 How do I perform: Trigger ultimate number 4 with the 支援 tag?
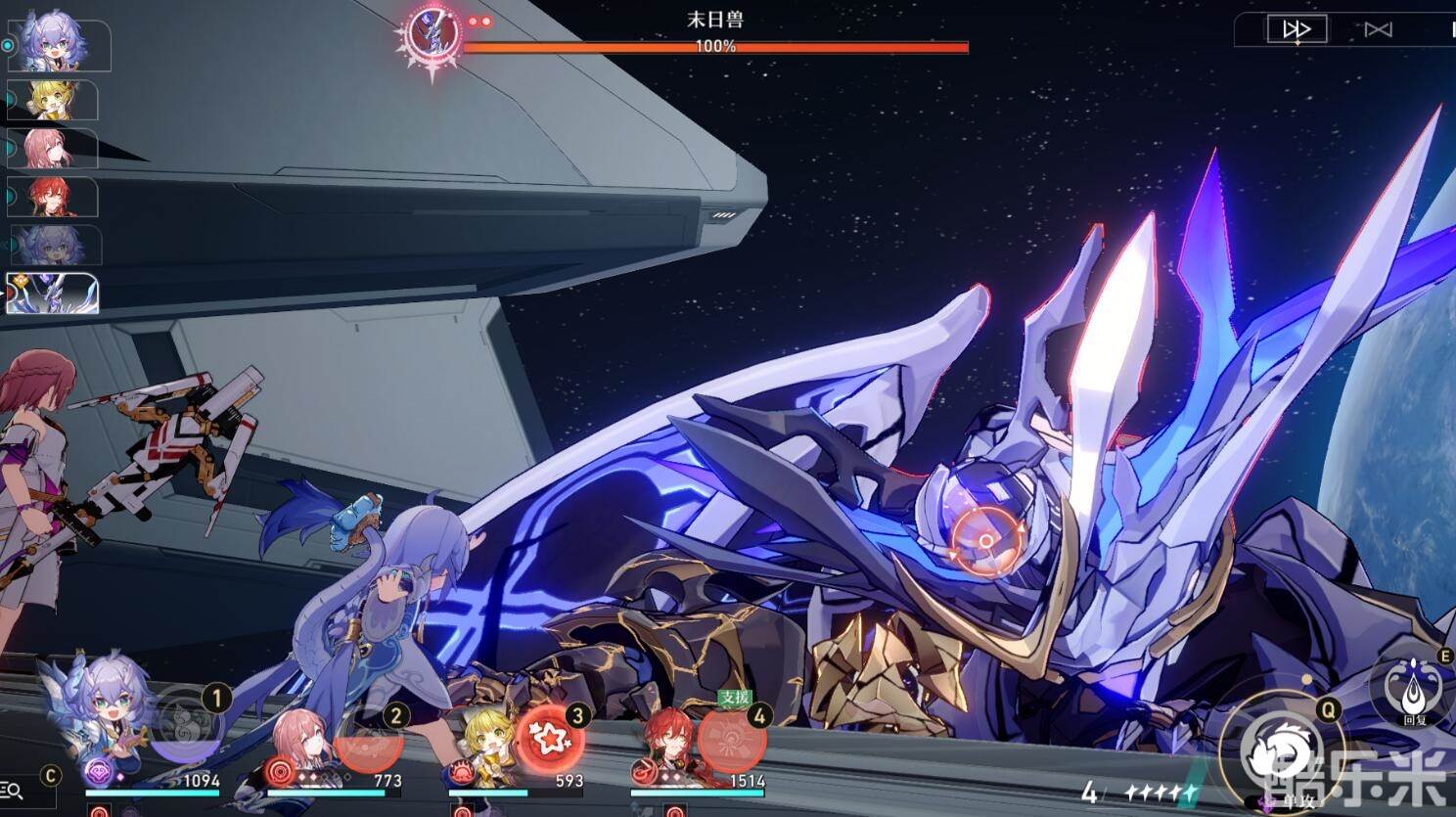click(731, 738)
